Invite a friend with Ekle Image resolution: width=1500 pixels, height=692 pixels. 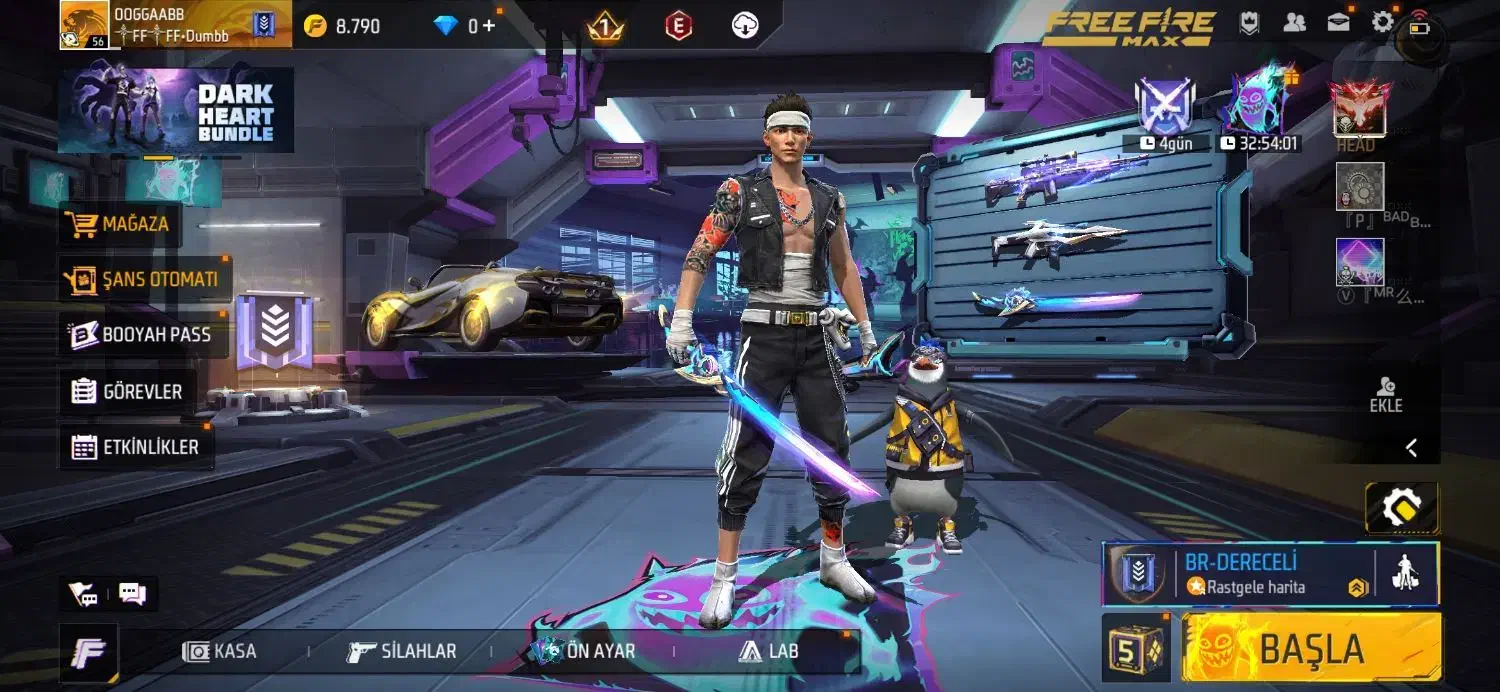(1386, 395)
